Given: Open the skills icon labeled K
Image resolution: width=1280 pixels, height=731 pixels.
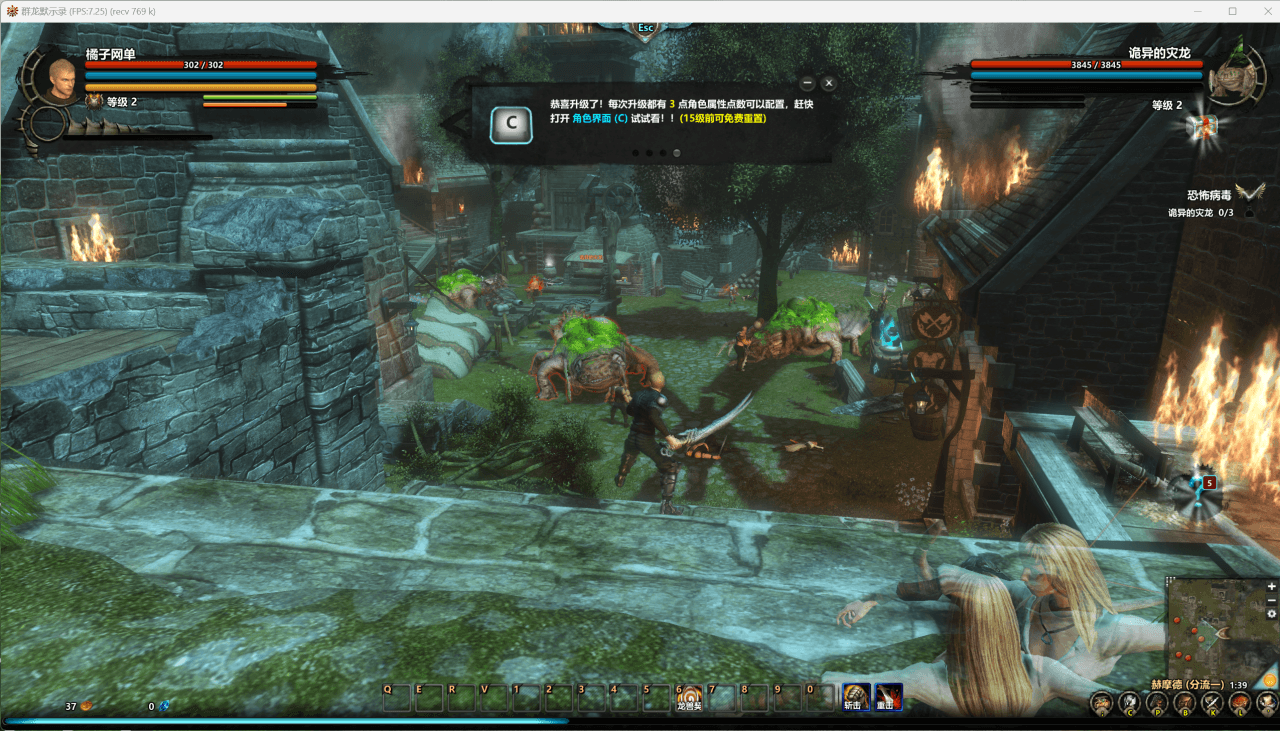Looking at the screenshot, I should point(1212,704).
